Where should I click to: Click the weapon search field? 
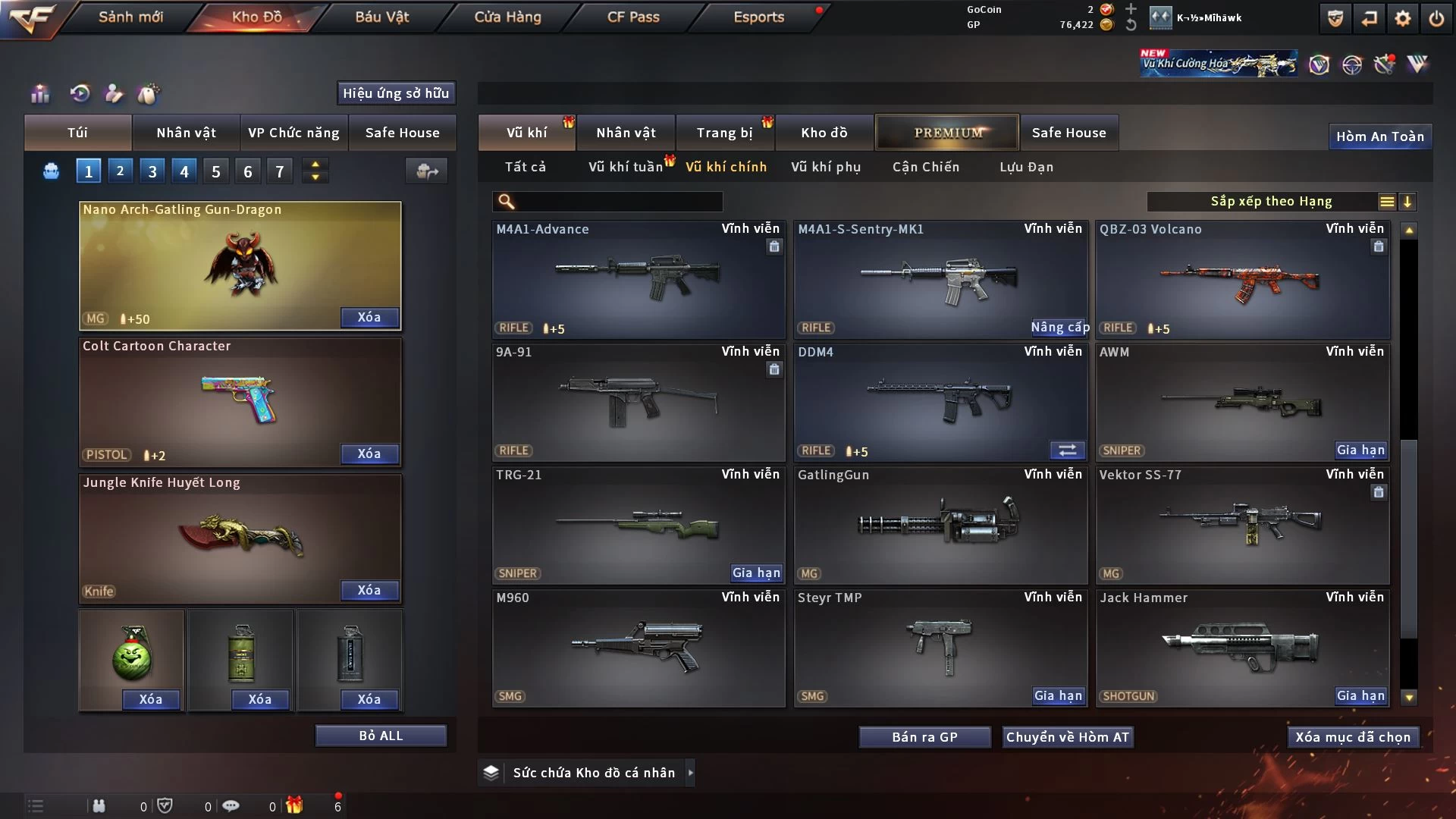618,202
